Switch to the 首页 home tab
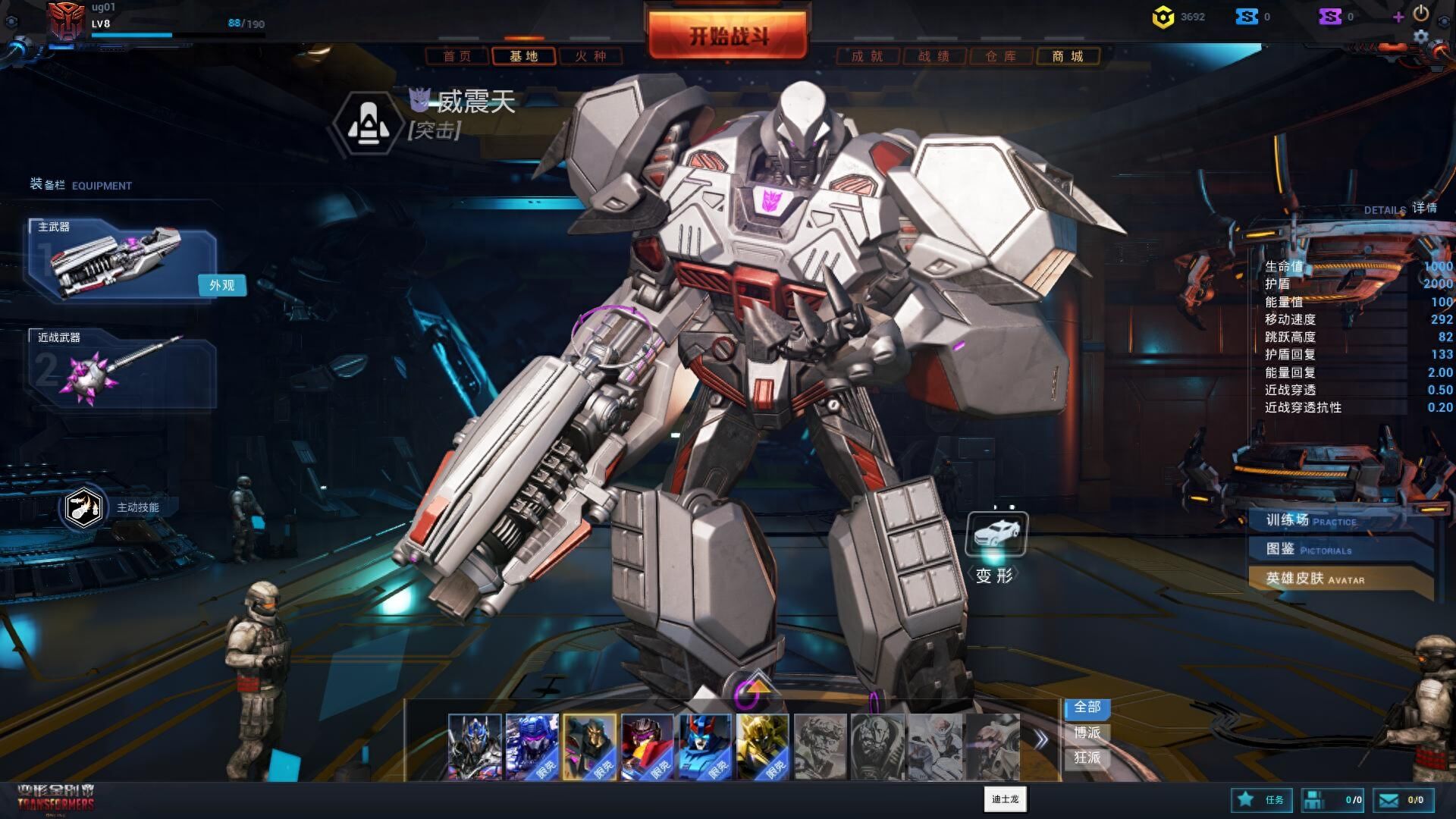The image size is (1456, 819). click(x=457, y=56)
